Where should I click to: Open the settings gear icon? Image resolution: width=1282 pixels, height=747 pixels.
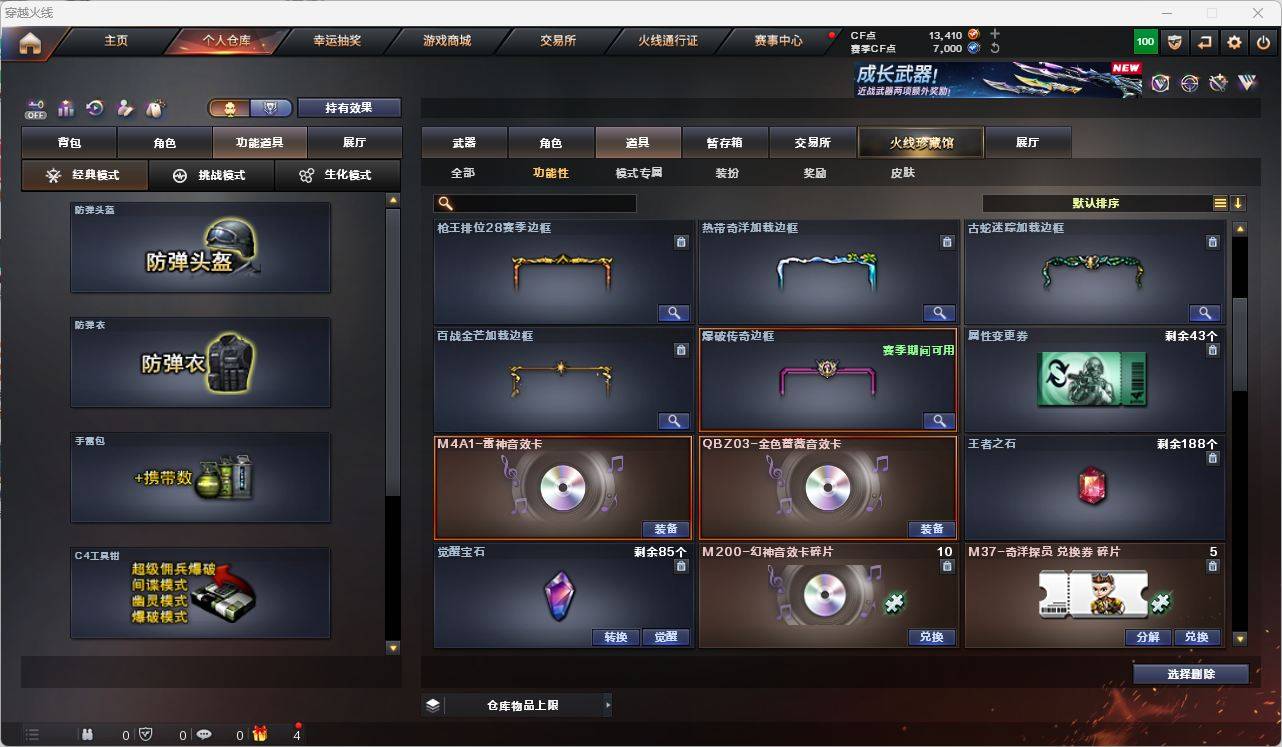tap(1233, 42)
